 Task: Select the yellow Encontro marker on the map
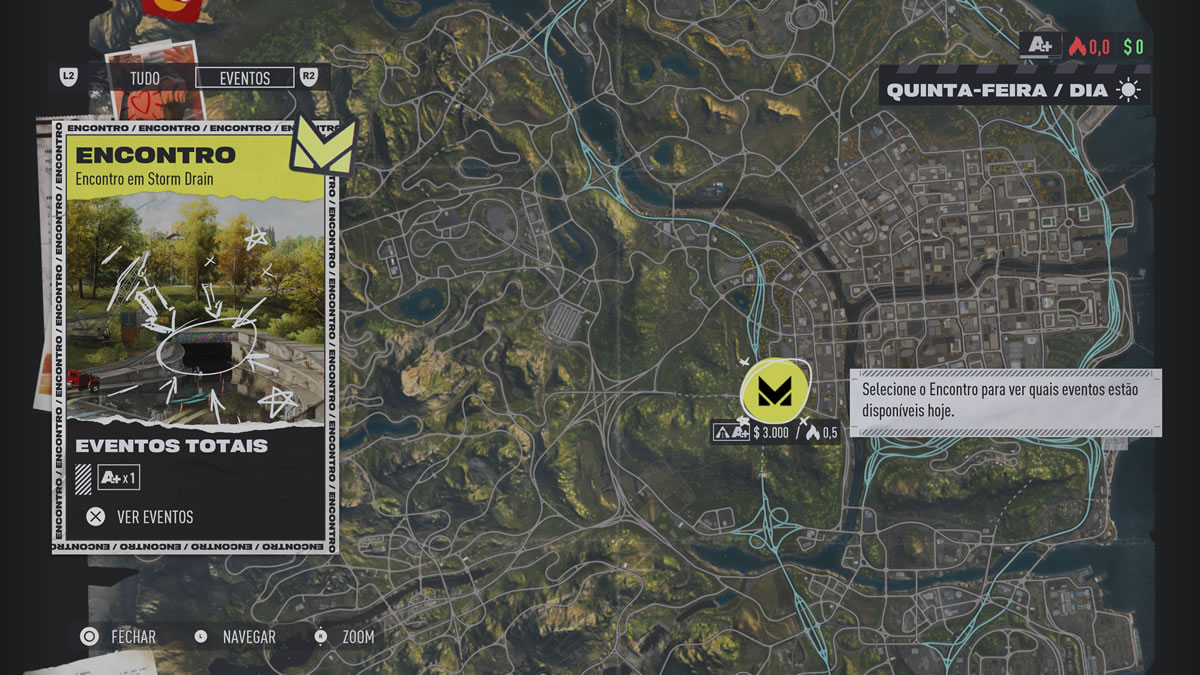tap(773, 390)
